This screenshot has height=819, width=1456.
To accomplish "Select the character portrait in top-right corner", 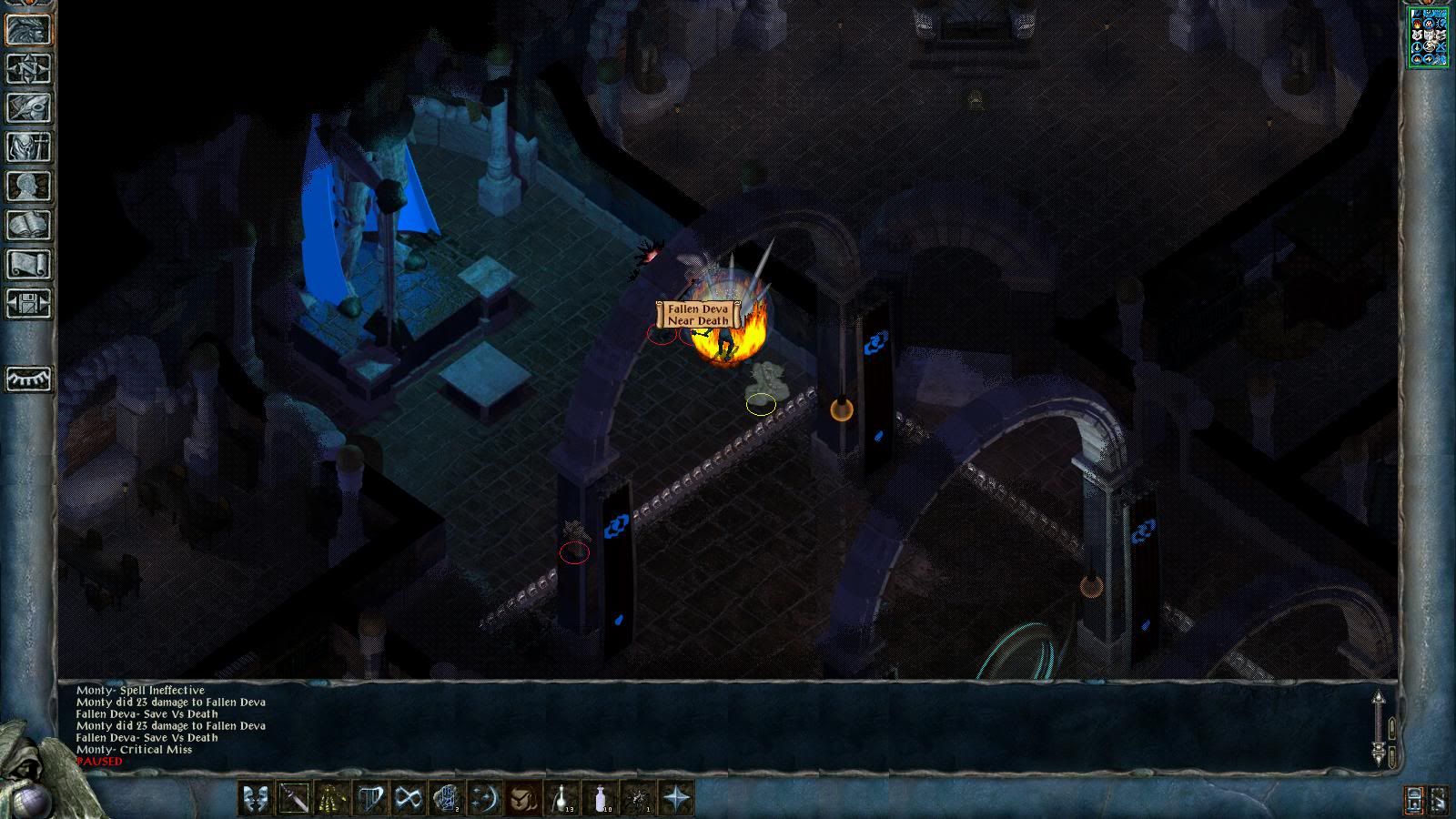I will tap(1428, 37).
